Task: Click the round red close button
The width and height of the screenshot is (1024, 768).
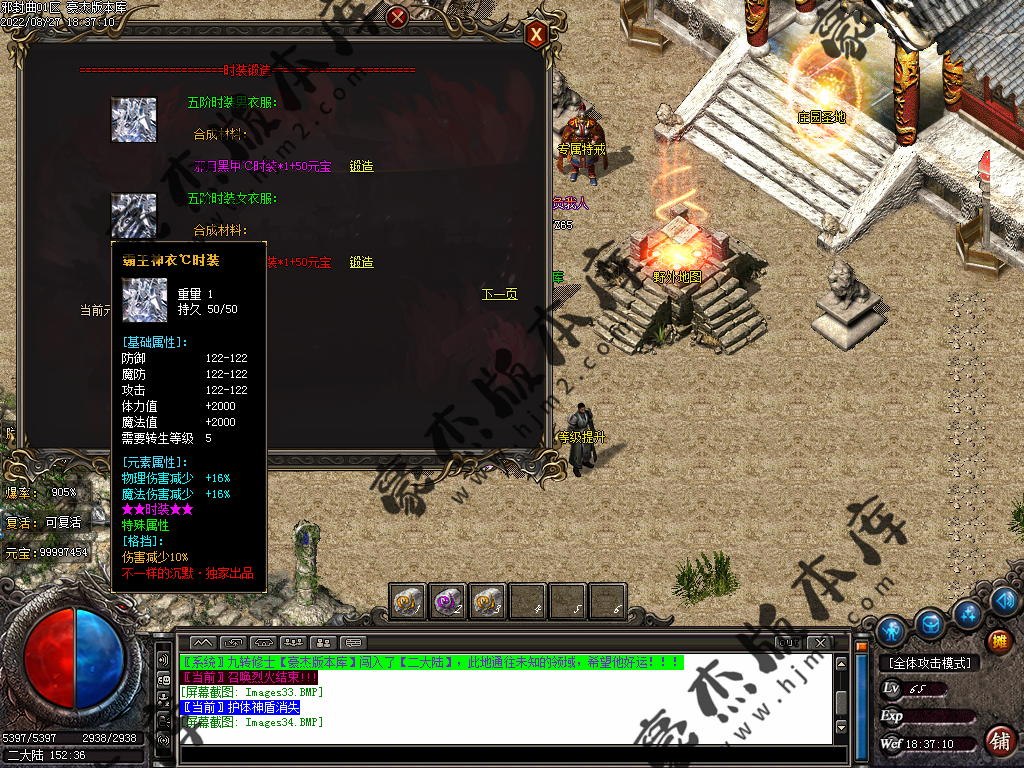Action: (398, 17)
